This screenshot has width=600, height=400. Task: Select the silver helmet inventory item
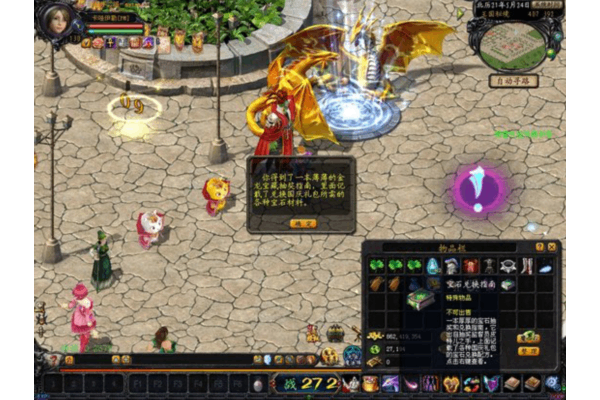pyautogui.click(x=452, y=266)
